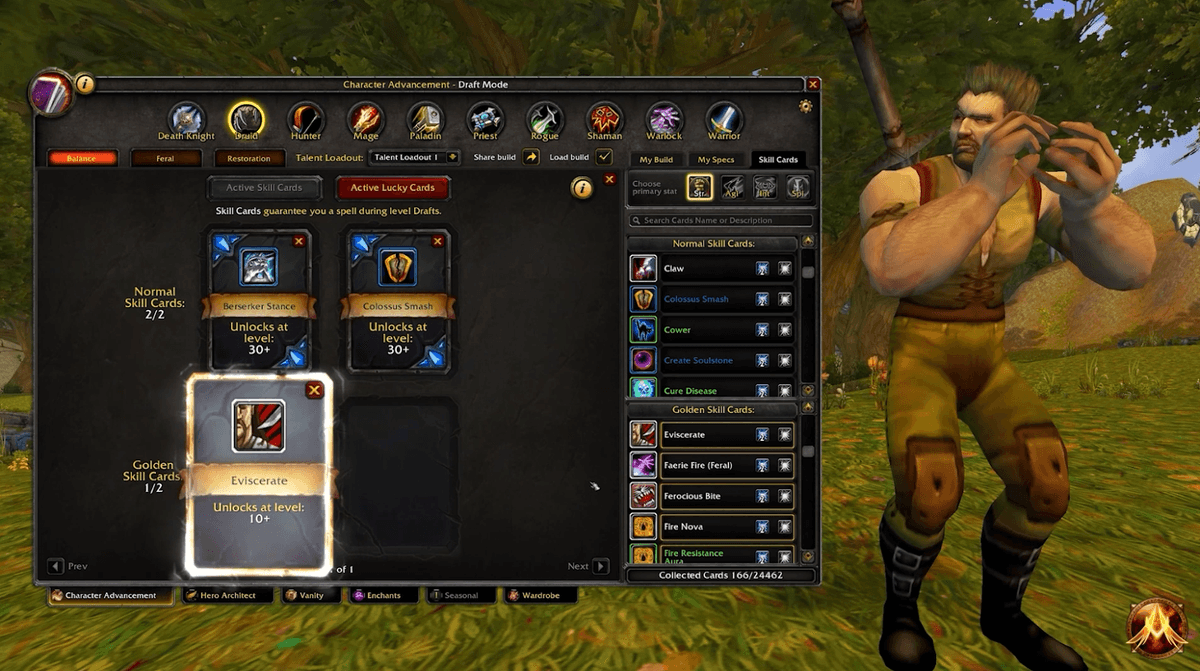Open the Hero Architect tab
The width and height of the screenshot is (1200, 671).
[x=224, y=596]
